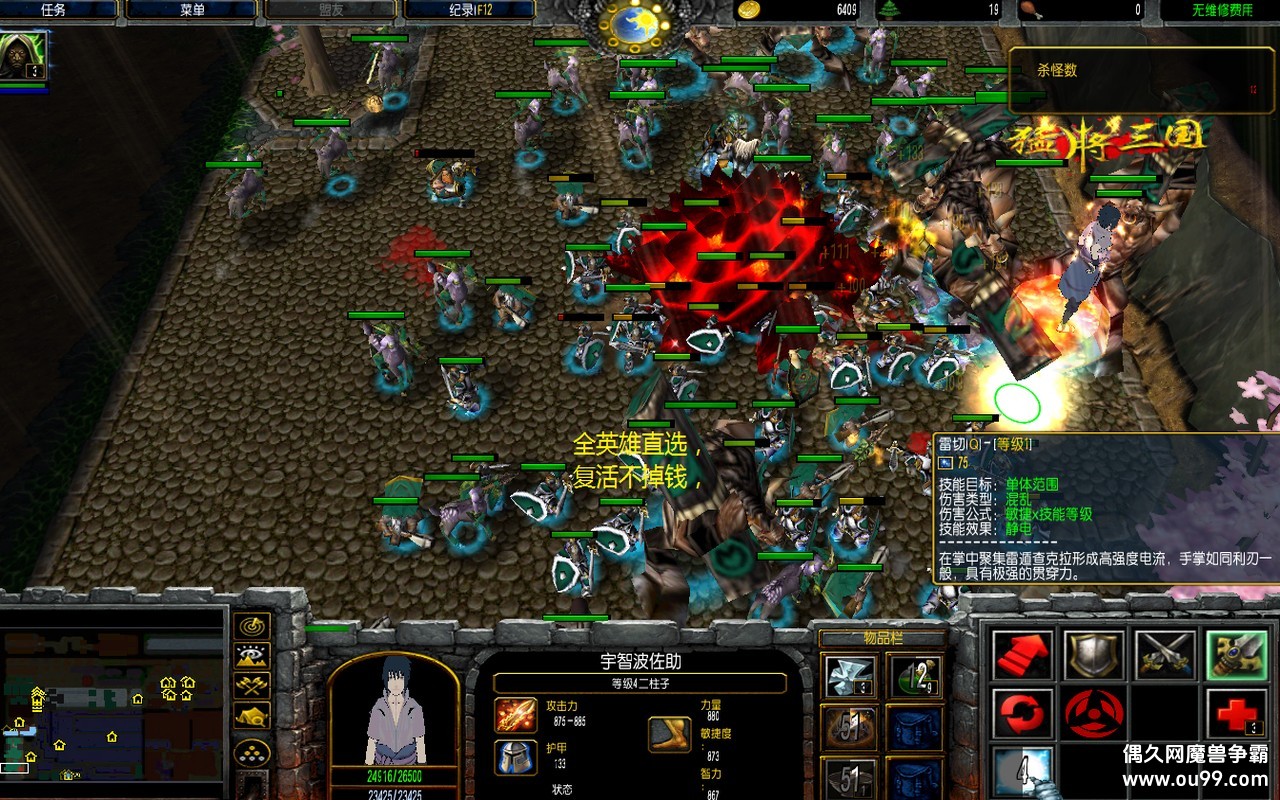Activate the red arrow move command
This screenshot has width=1280, height=800.
(1023, 654)
